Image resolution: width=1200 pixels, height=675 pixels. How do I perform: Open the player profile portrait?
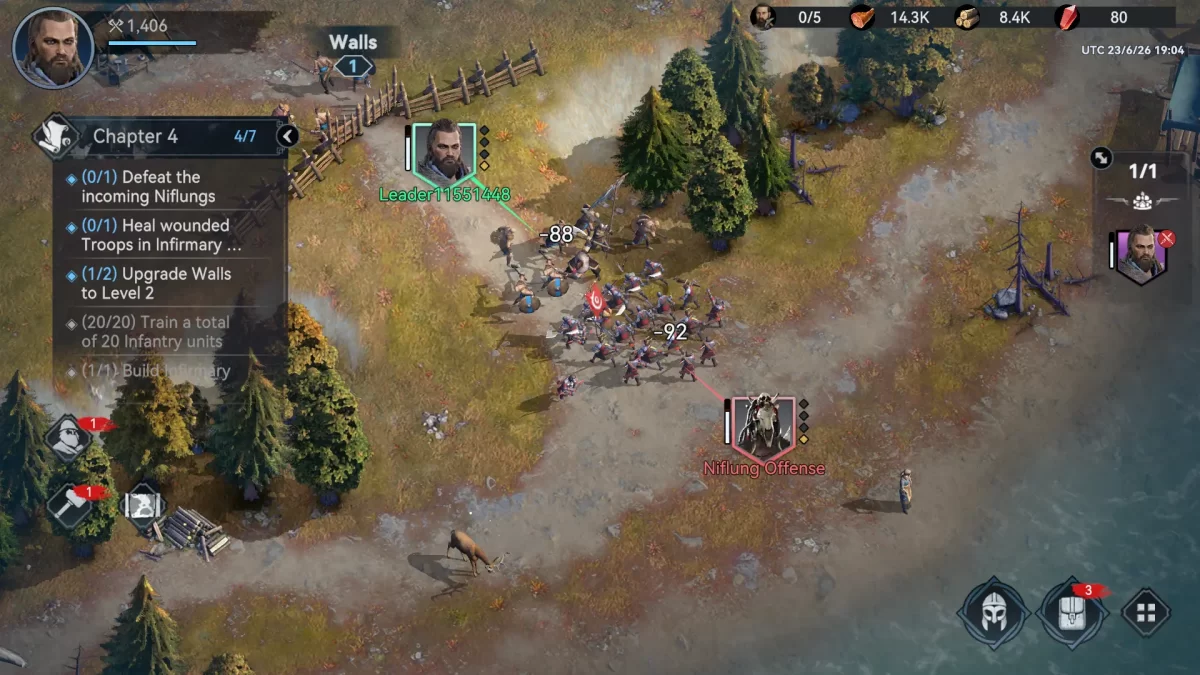[x=53, y=47]
